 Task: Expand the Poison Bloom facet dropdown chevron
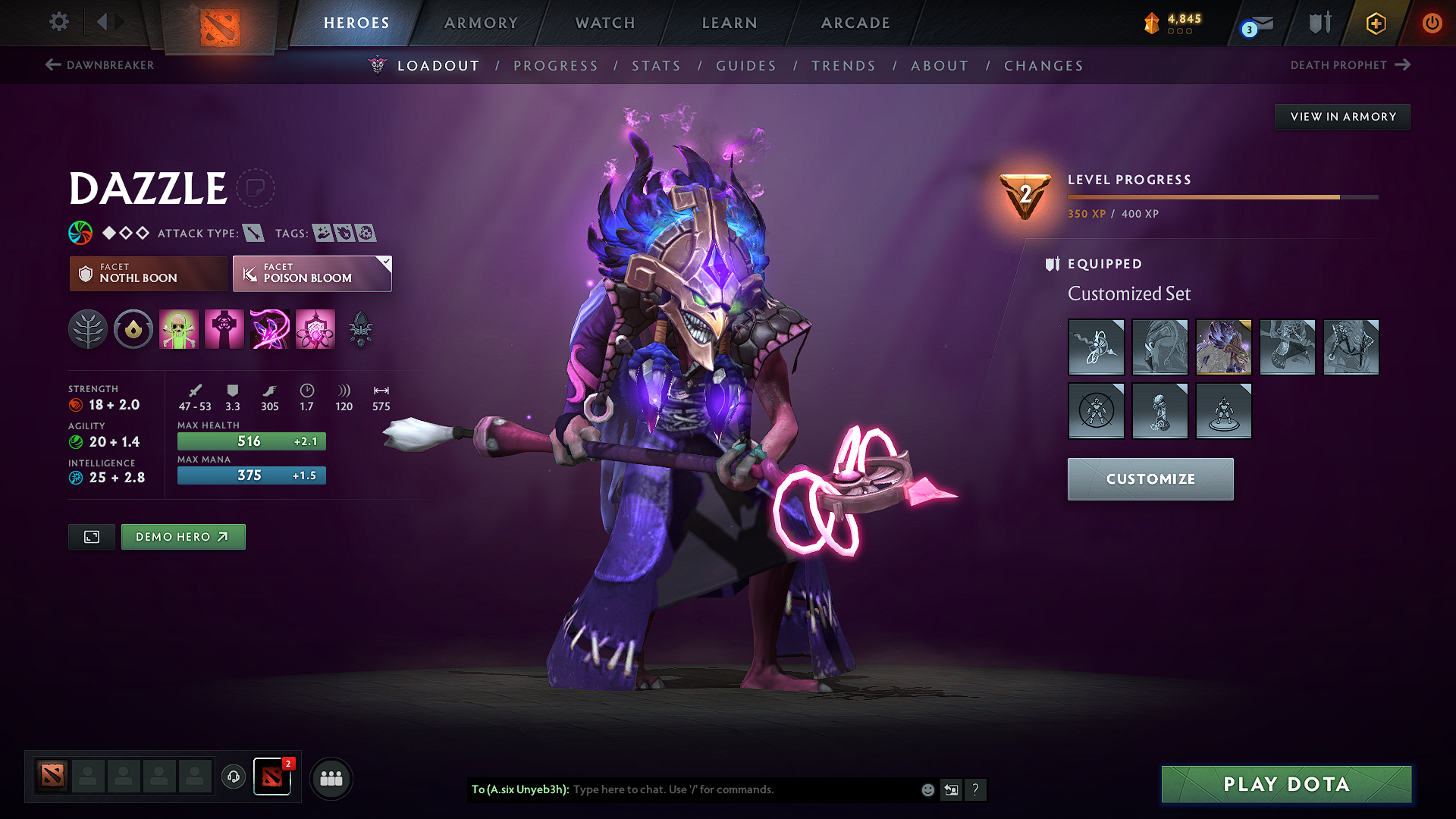385,262
